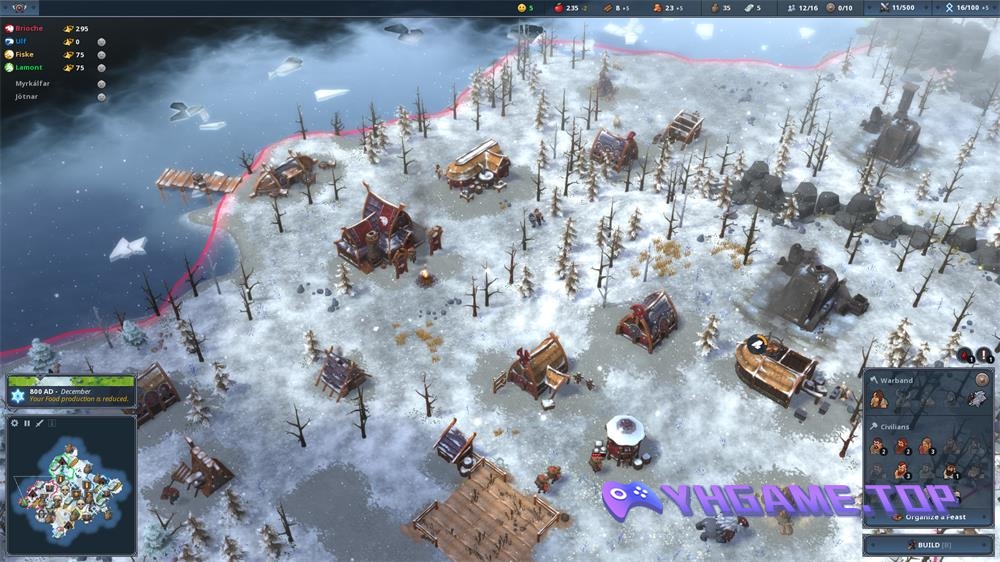
Task: Open the game settings gear icon
Action: [15, 423]
